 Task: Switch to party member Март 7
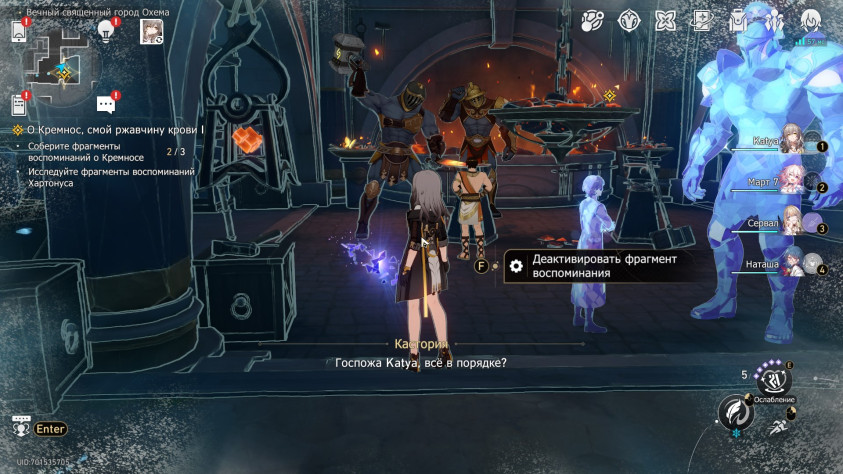tap(790, 183)
